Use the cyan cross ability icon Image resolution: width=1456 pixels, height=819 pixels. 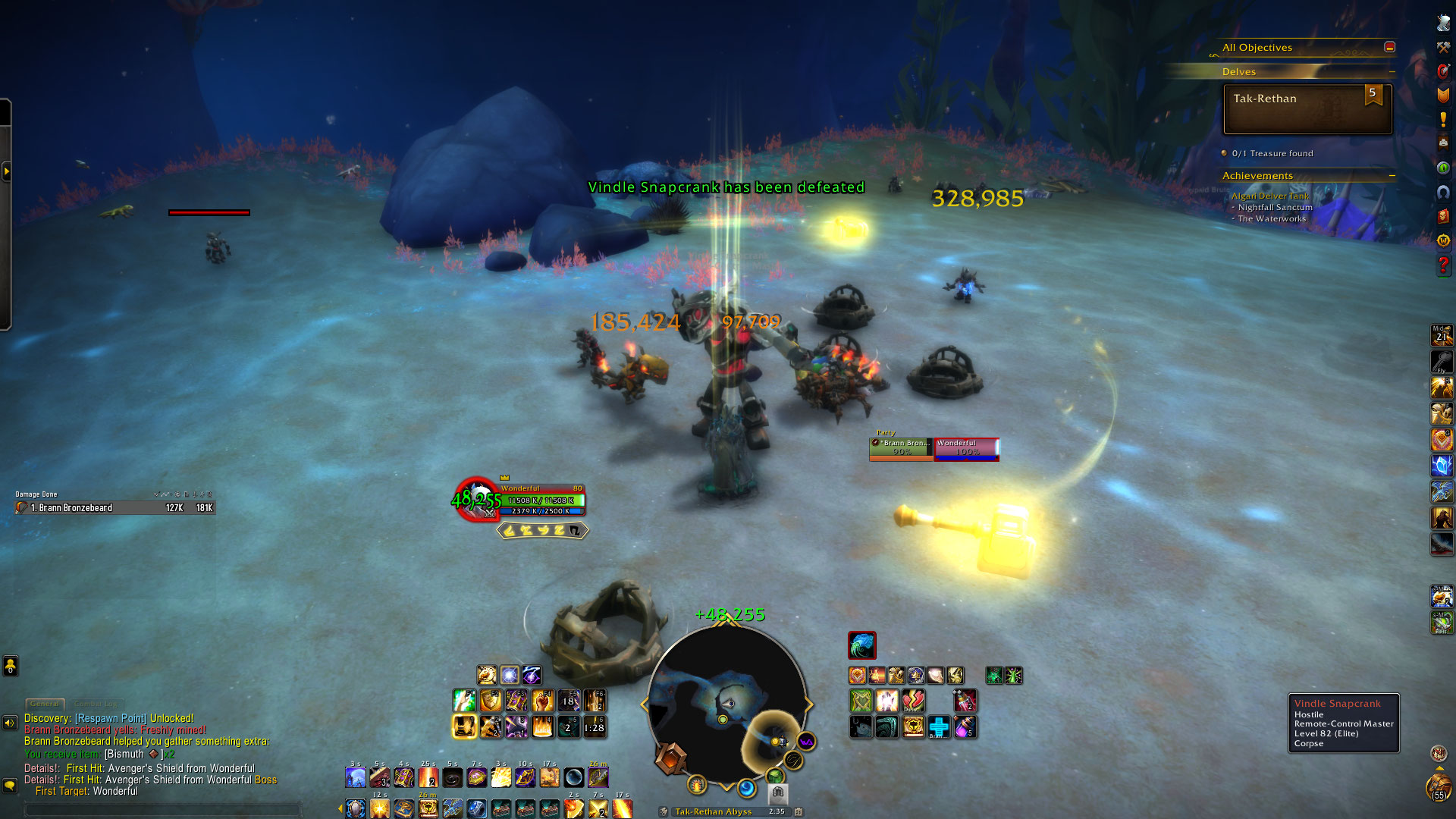pos(939,727)
